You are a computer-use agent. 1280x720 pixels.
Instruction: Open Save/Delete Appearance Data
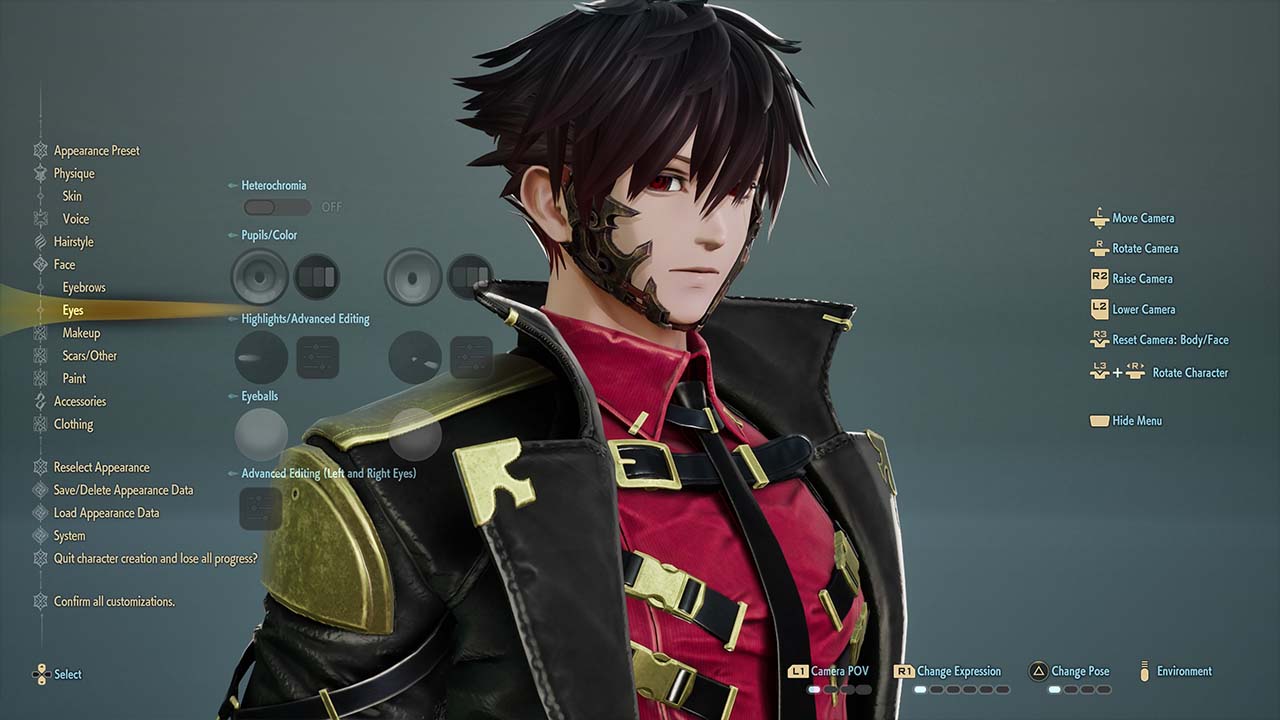pyautogui.click(x=123, y=491)
